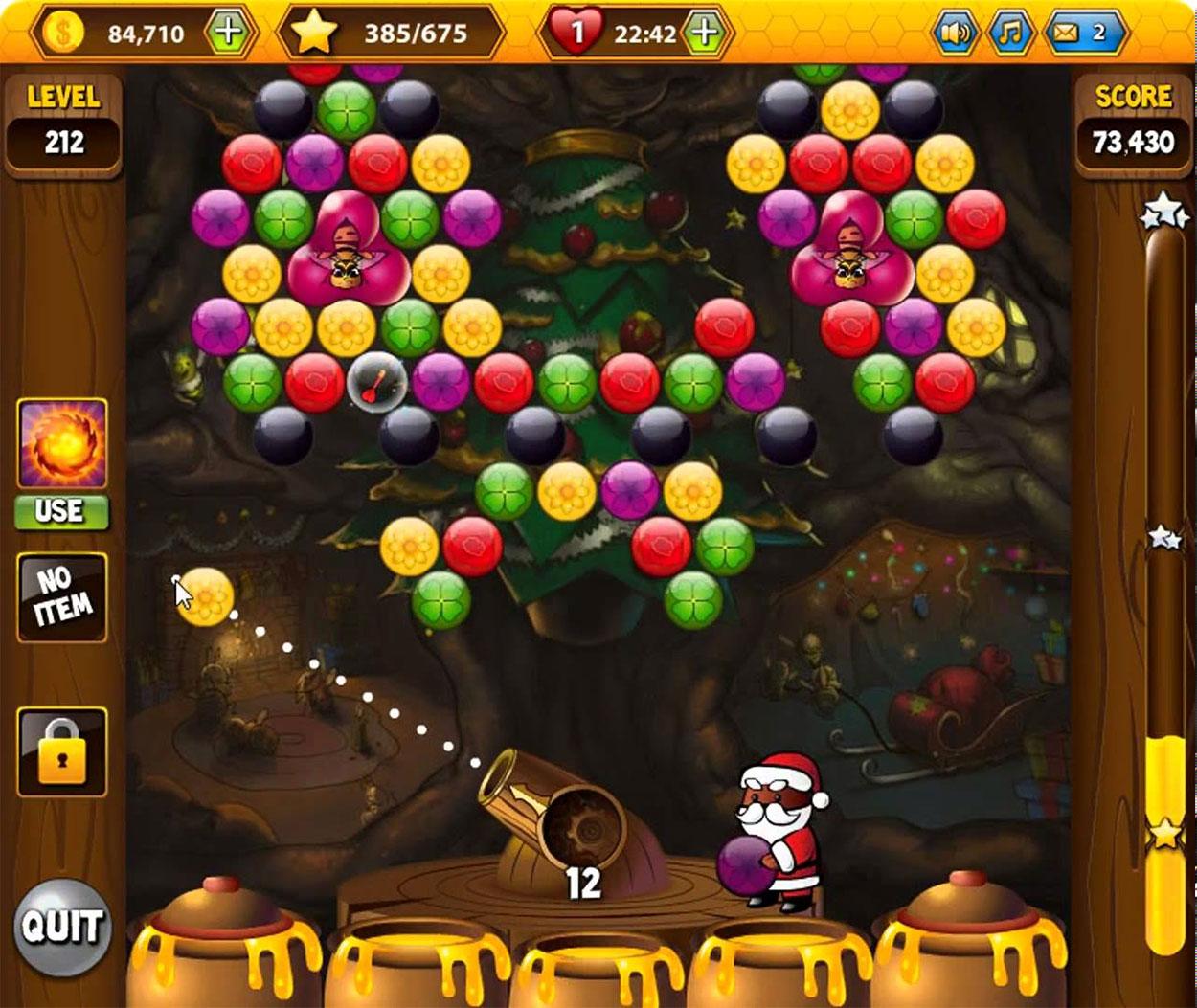
Task: Select the fireball booster icon
Action: (x=61, y=445)
